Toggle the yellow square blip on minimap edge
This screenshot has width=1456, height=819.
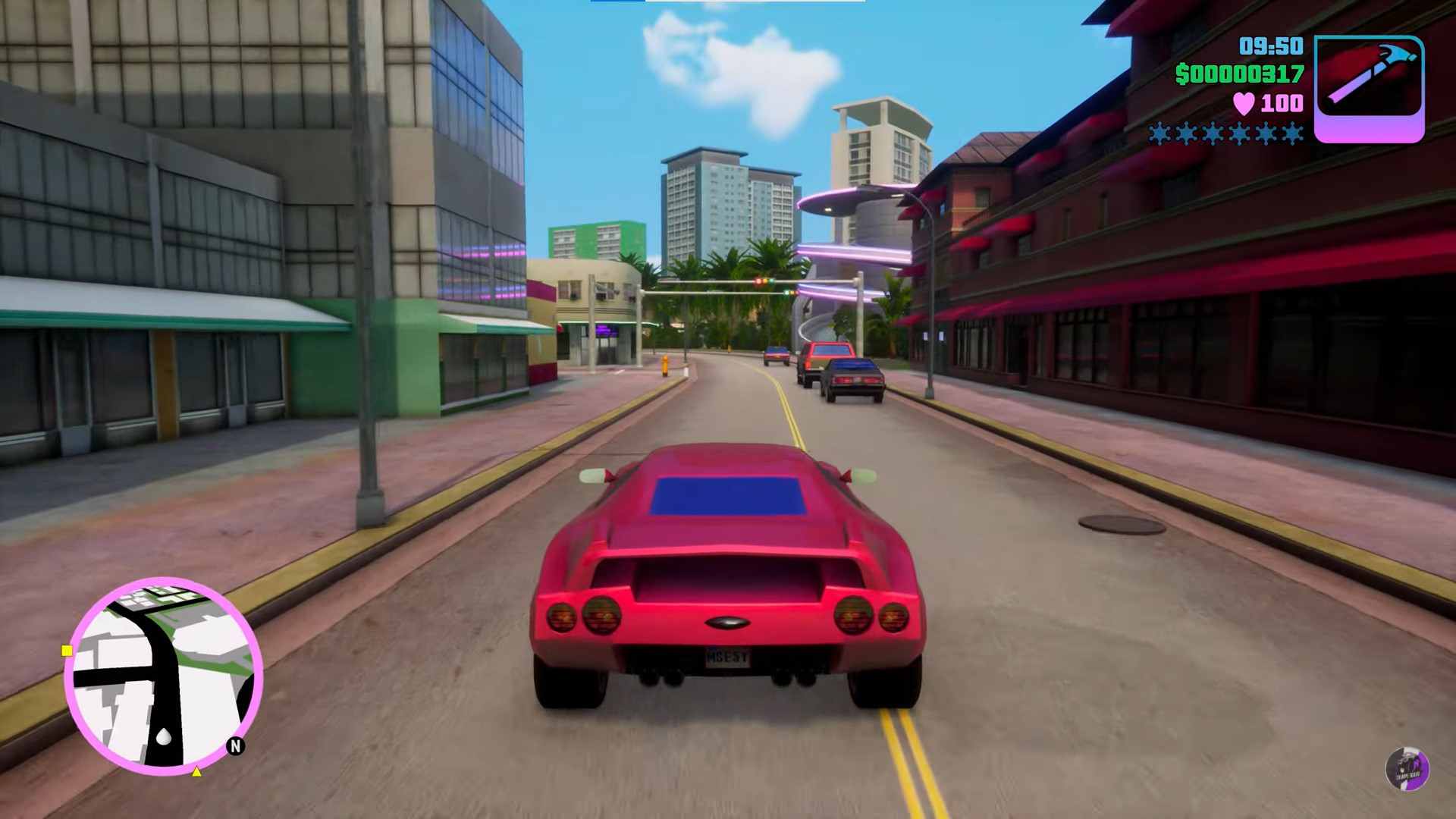coord(67,650)
